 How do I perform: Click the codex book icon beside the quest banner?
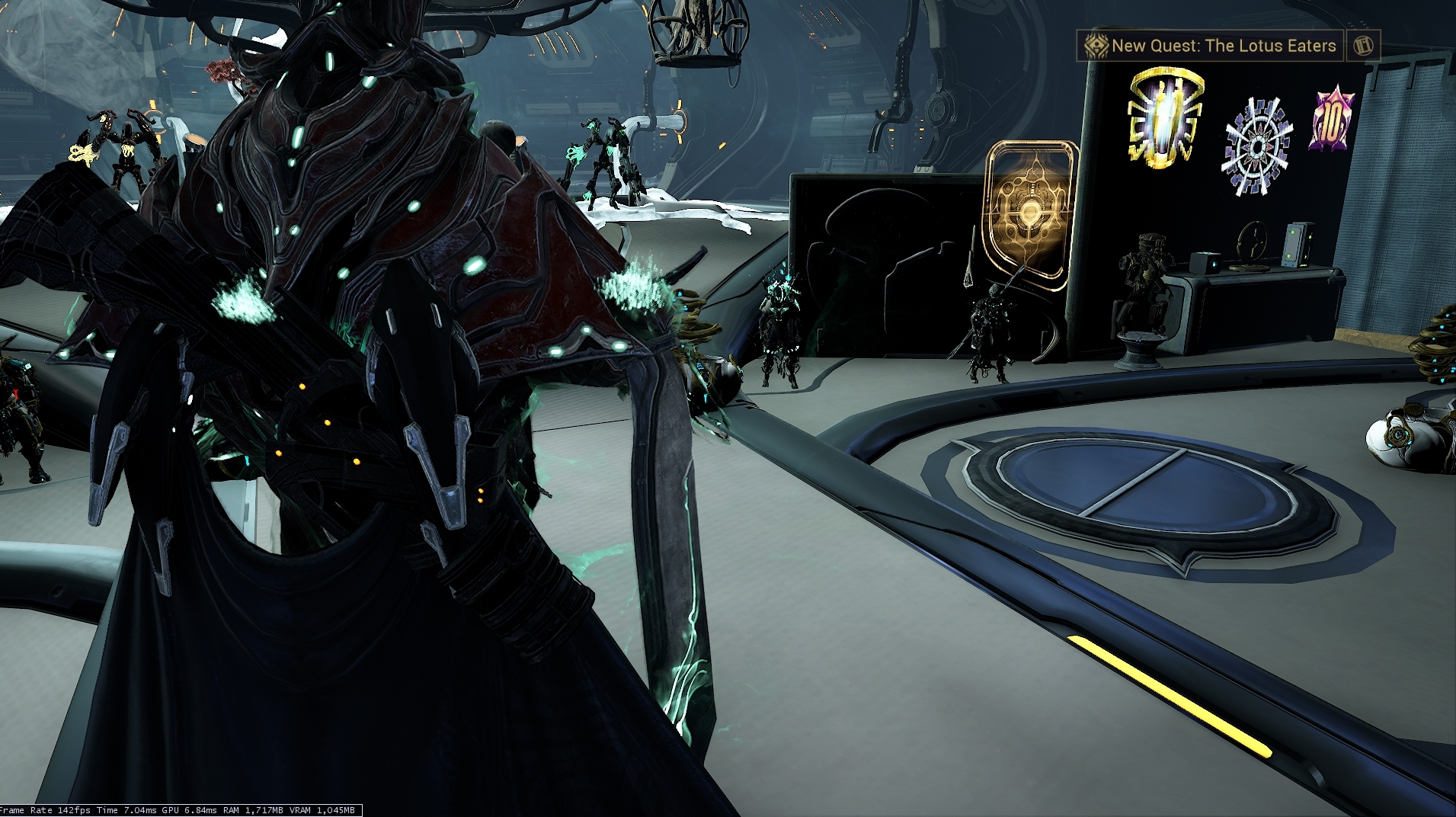(1363, 46)
